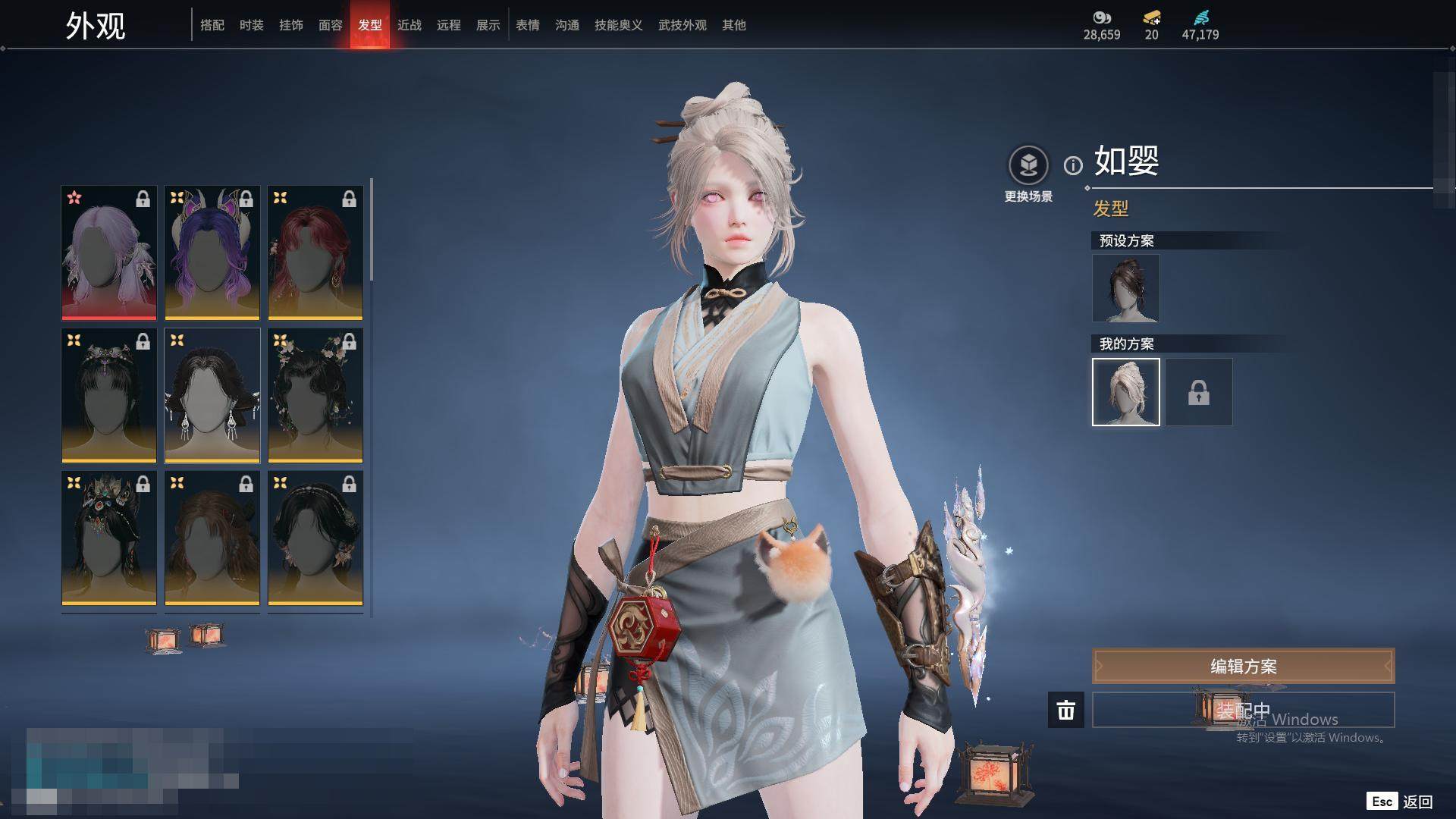Viewport: 1456px width, 819px height.
Task: Open the 时装 tab
Action: pos(252,25)
